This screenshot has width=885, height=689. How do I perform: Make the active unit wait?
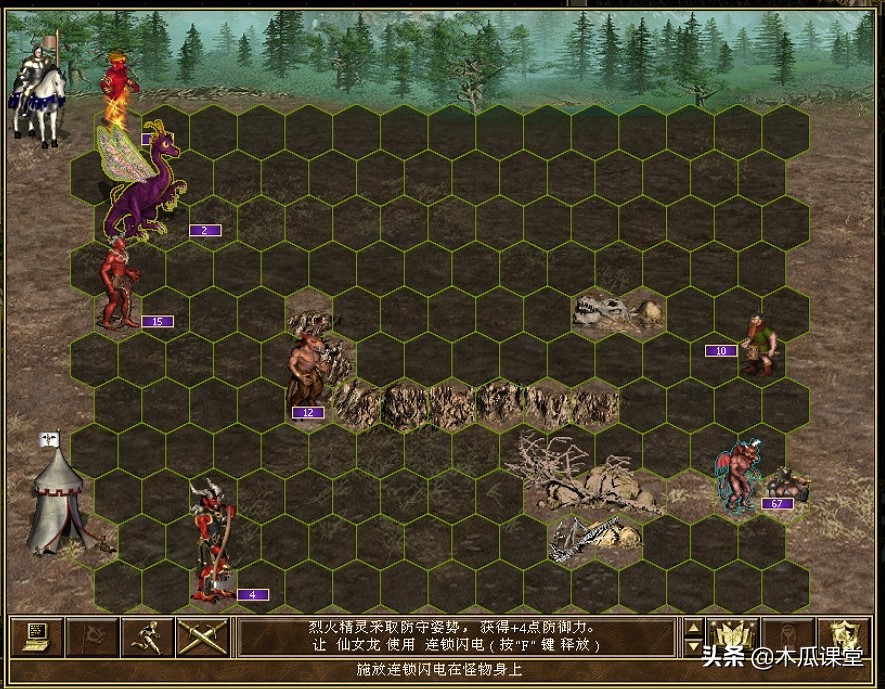787,636
